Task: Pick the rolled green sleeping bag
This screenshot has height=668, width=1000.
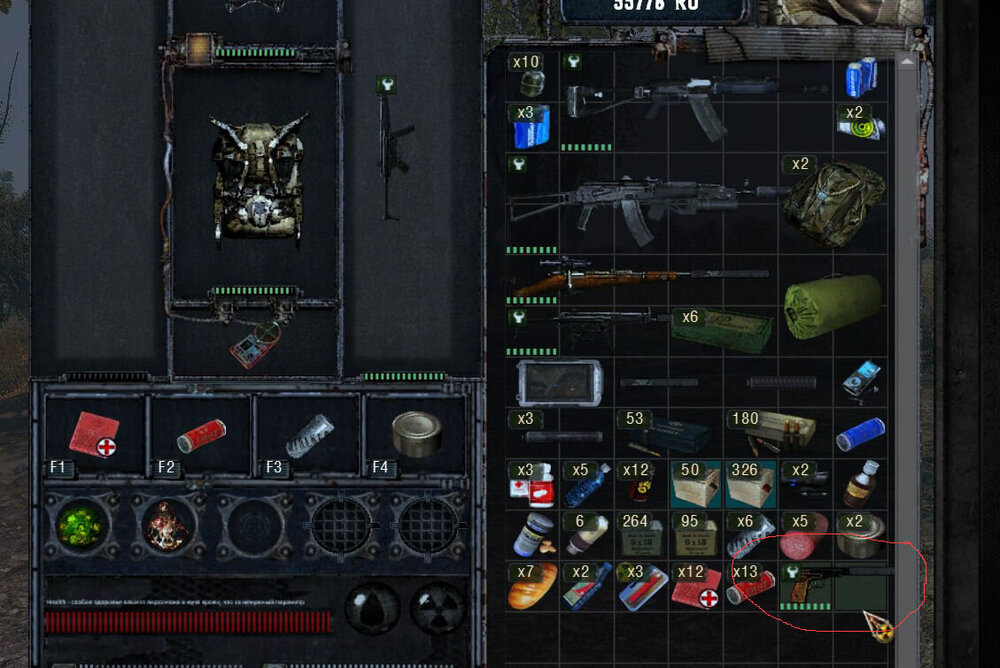Action: [x=832, y=306]
